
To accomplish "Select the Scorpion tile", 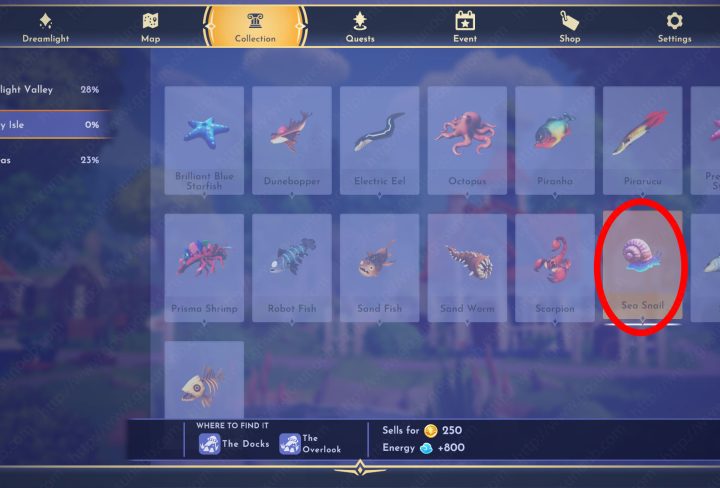I will tap(555, 267).
